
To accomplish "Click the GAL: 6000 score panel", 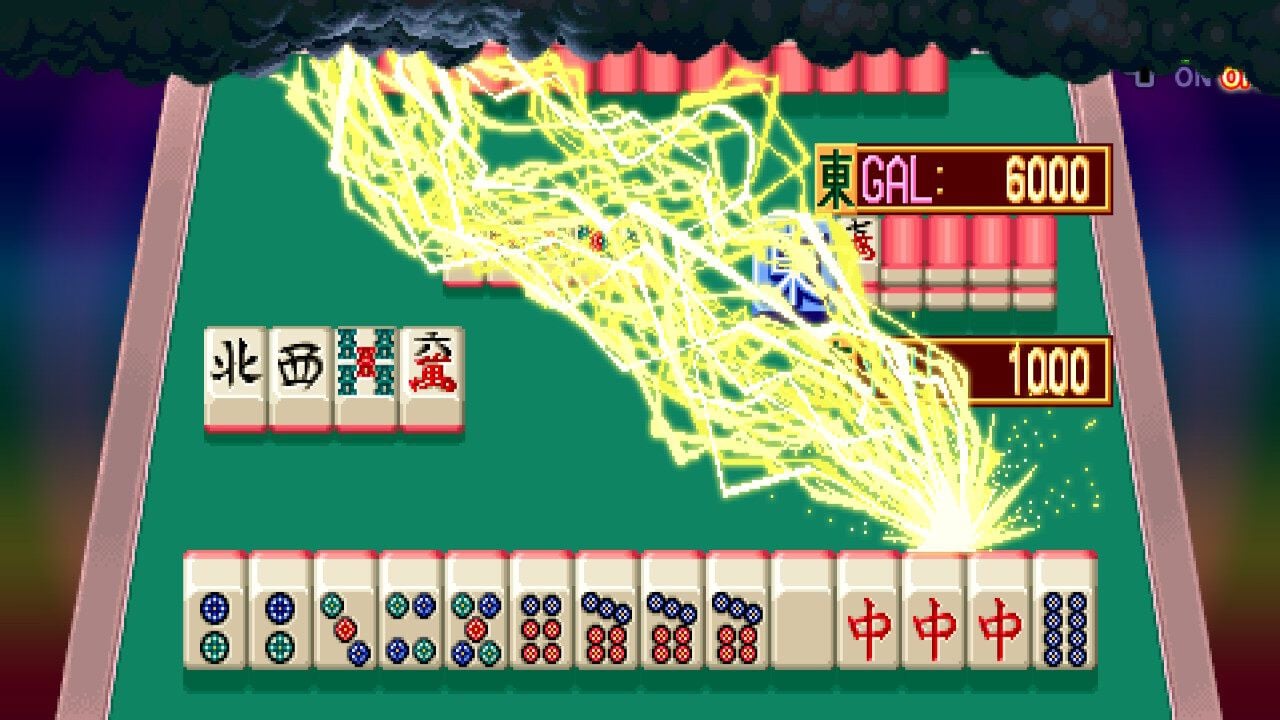I will point(985,178).
